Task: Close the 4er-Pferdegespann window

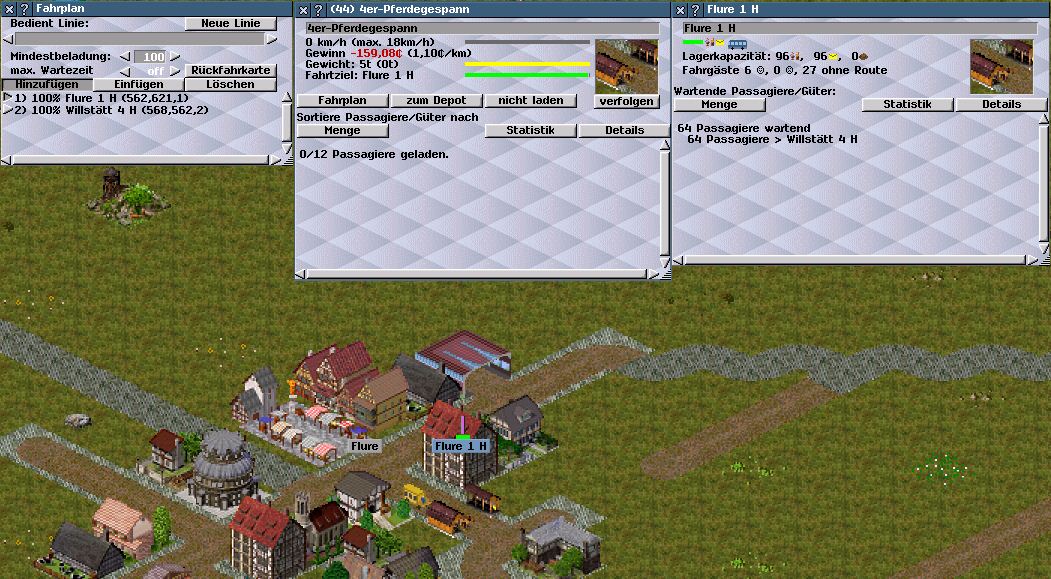Action: click(x=303, y=8)
